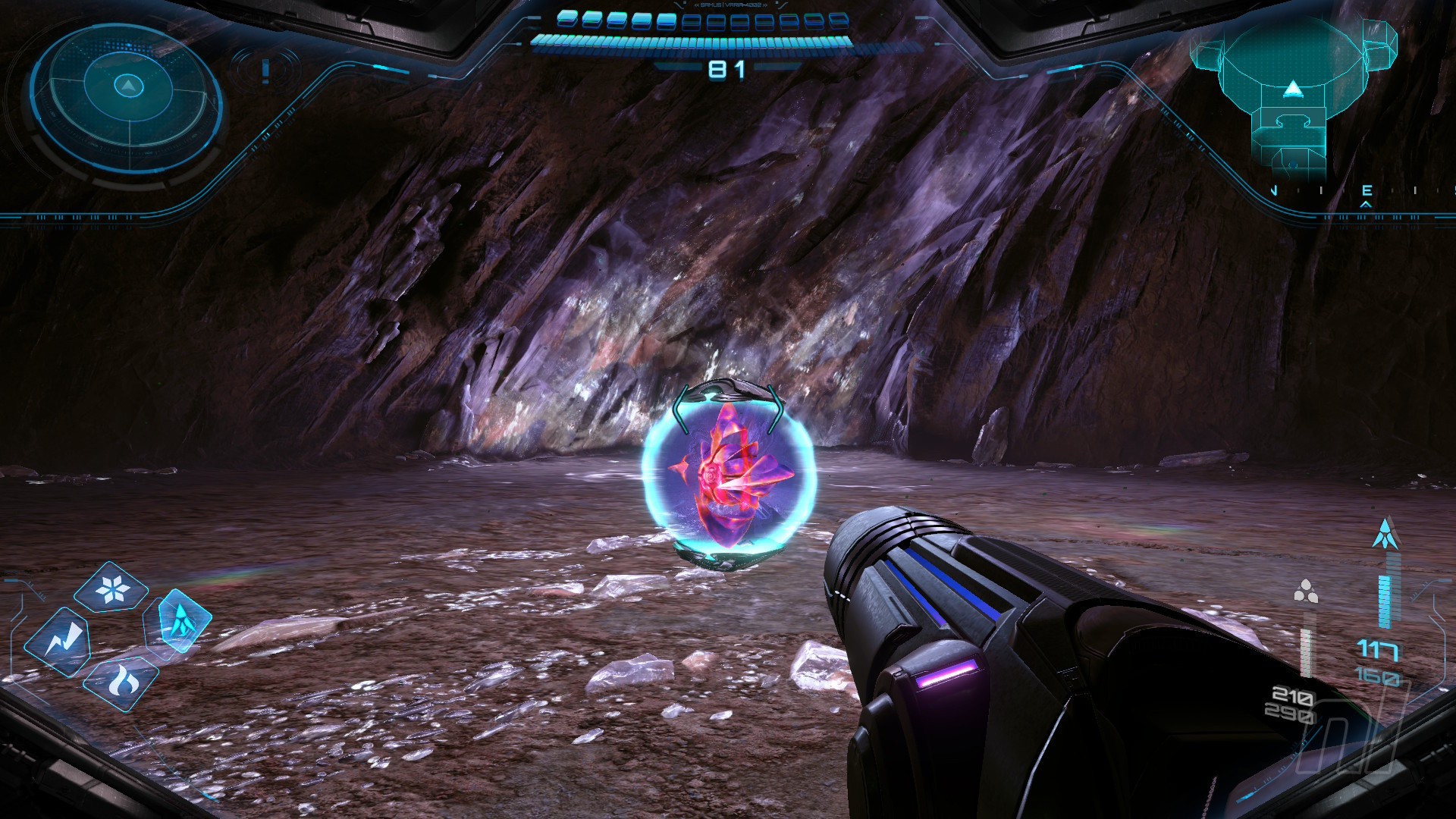Click the three-dot cluster ammo icon
Screen dimensions: 1456x819
[x=1306, y=591]
